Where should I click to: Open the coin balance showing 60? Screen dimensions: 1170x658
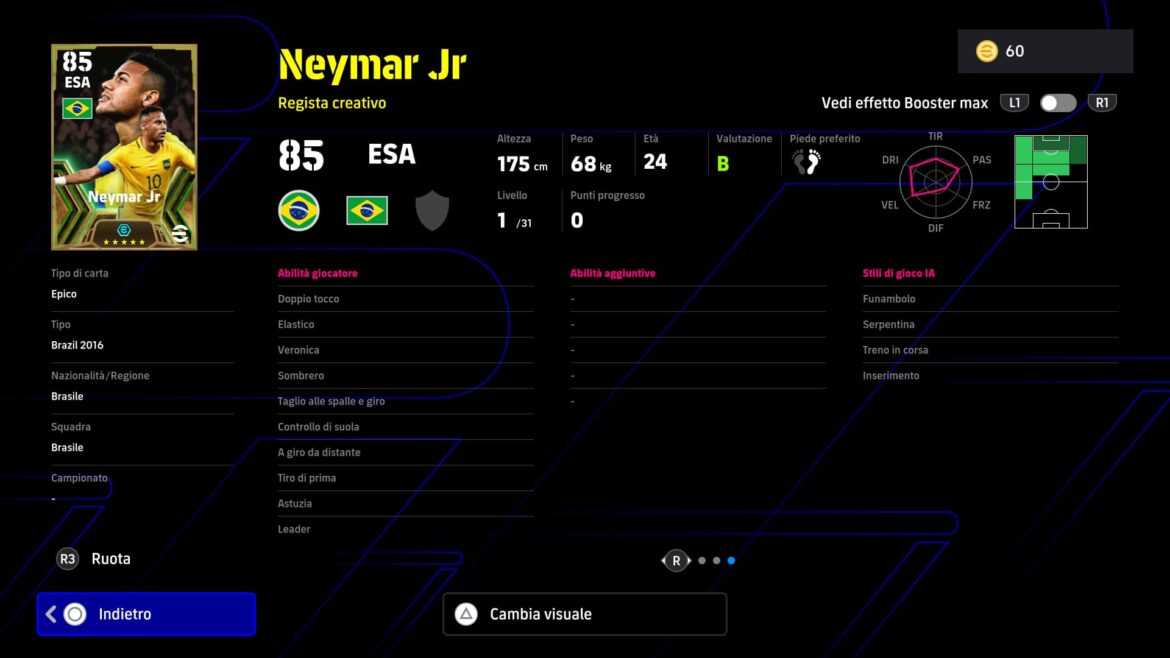(1044, 51)
